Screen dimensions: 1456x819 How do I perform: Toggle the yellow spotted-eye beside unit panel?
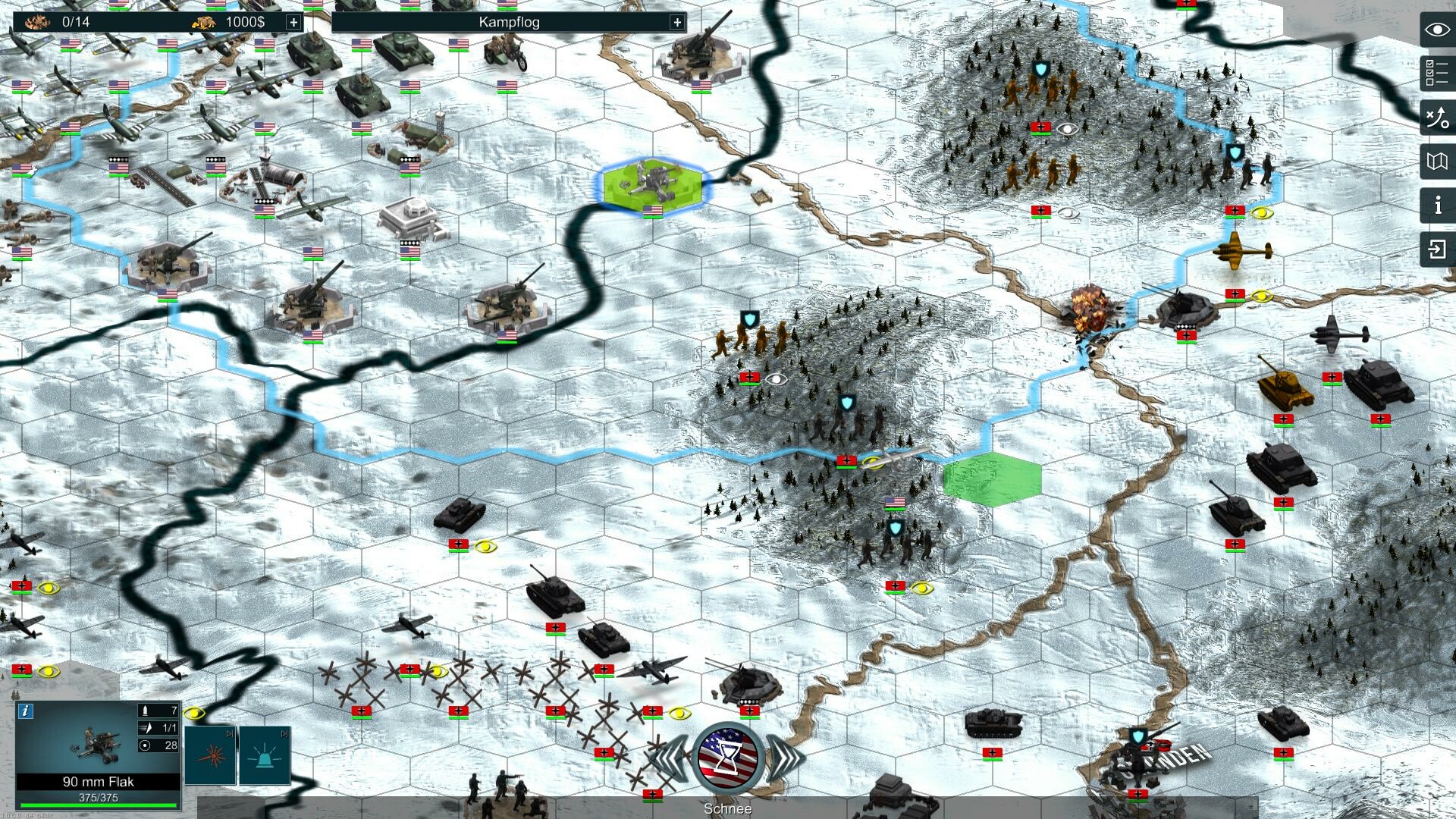coord(193,713)
